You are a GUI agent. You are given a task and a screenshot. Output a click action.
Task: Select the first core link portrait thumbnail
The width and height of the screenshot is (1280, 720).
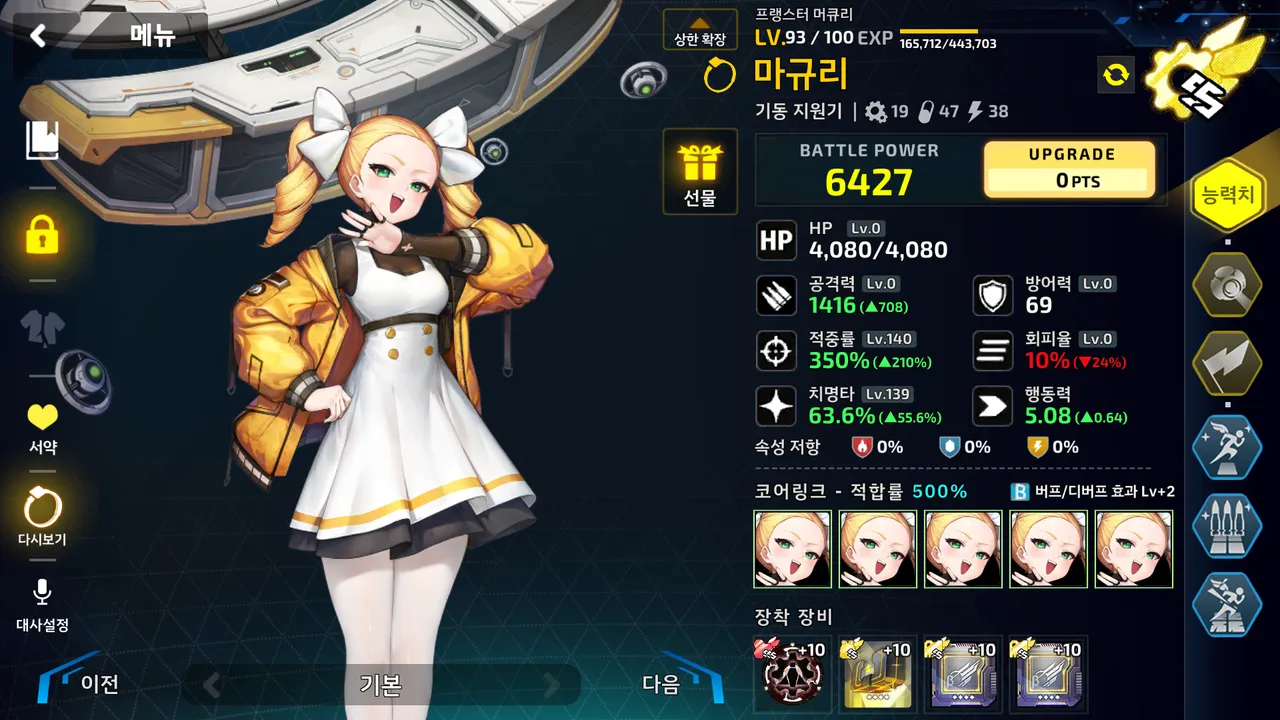(791, 548)
